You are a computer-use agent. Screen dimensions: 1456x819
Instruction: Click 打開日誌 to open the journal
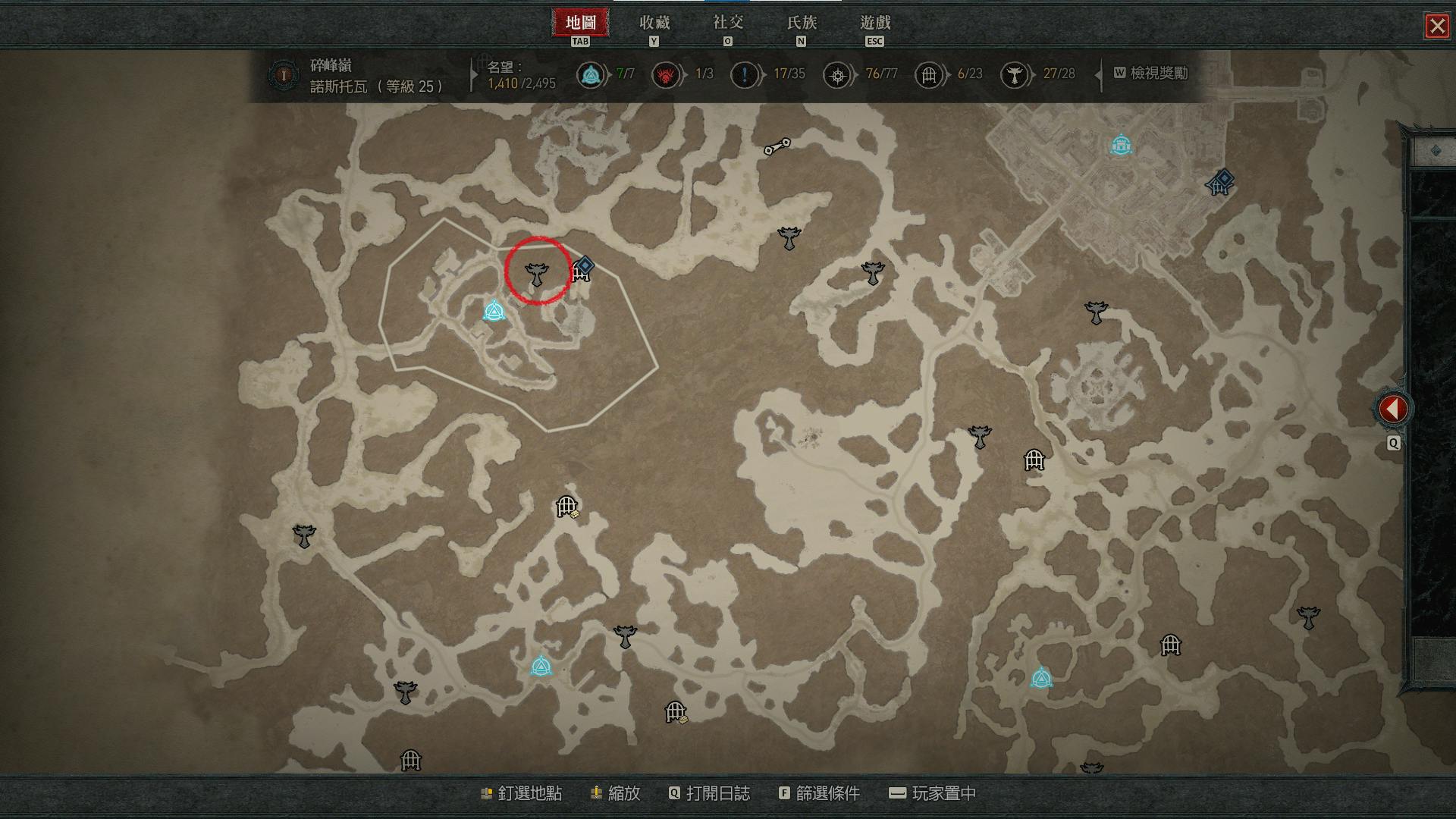(709, 793)
